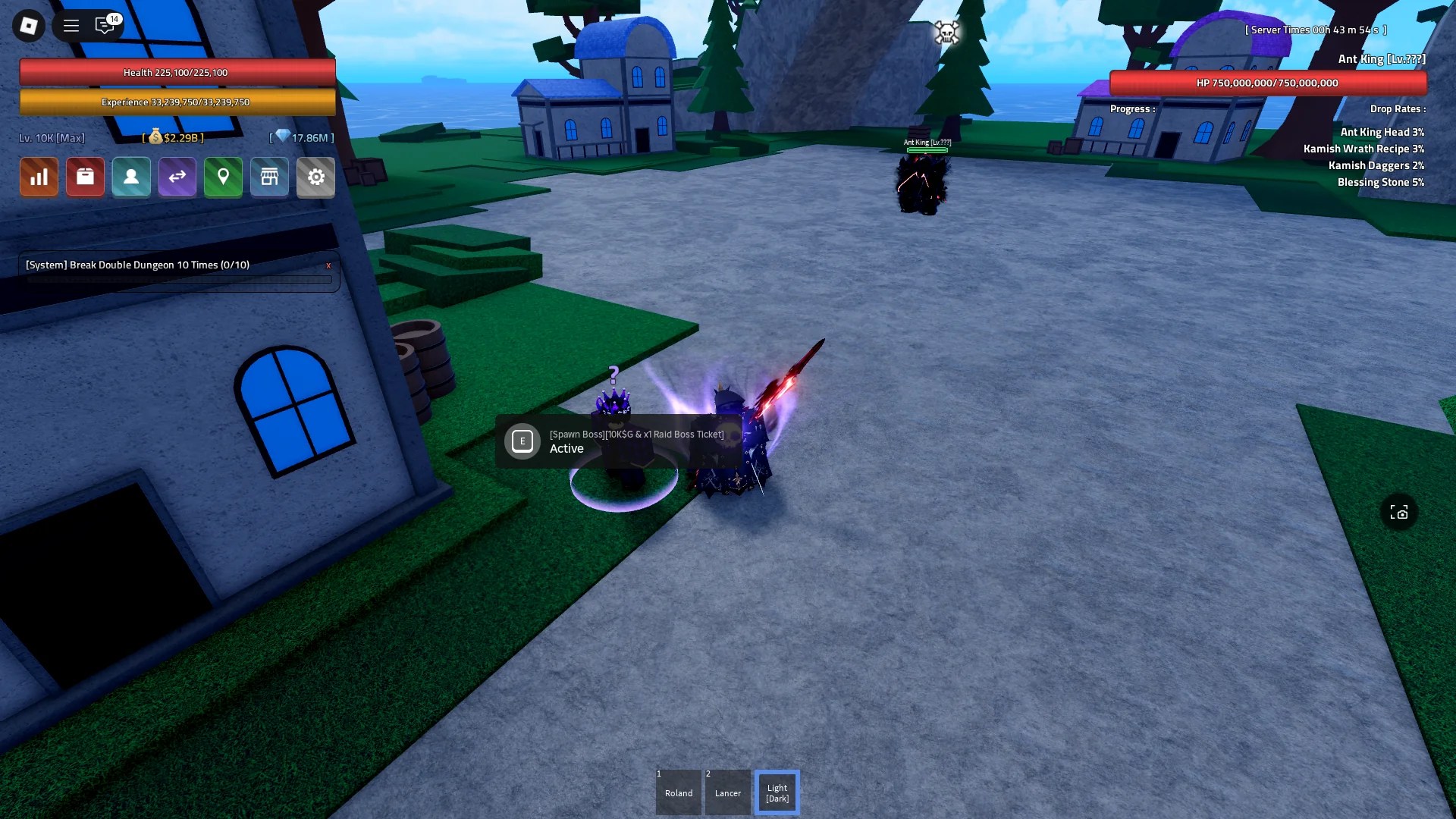Equip Roland in hotbar slot 1

click(x=678, y=792)
